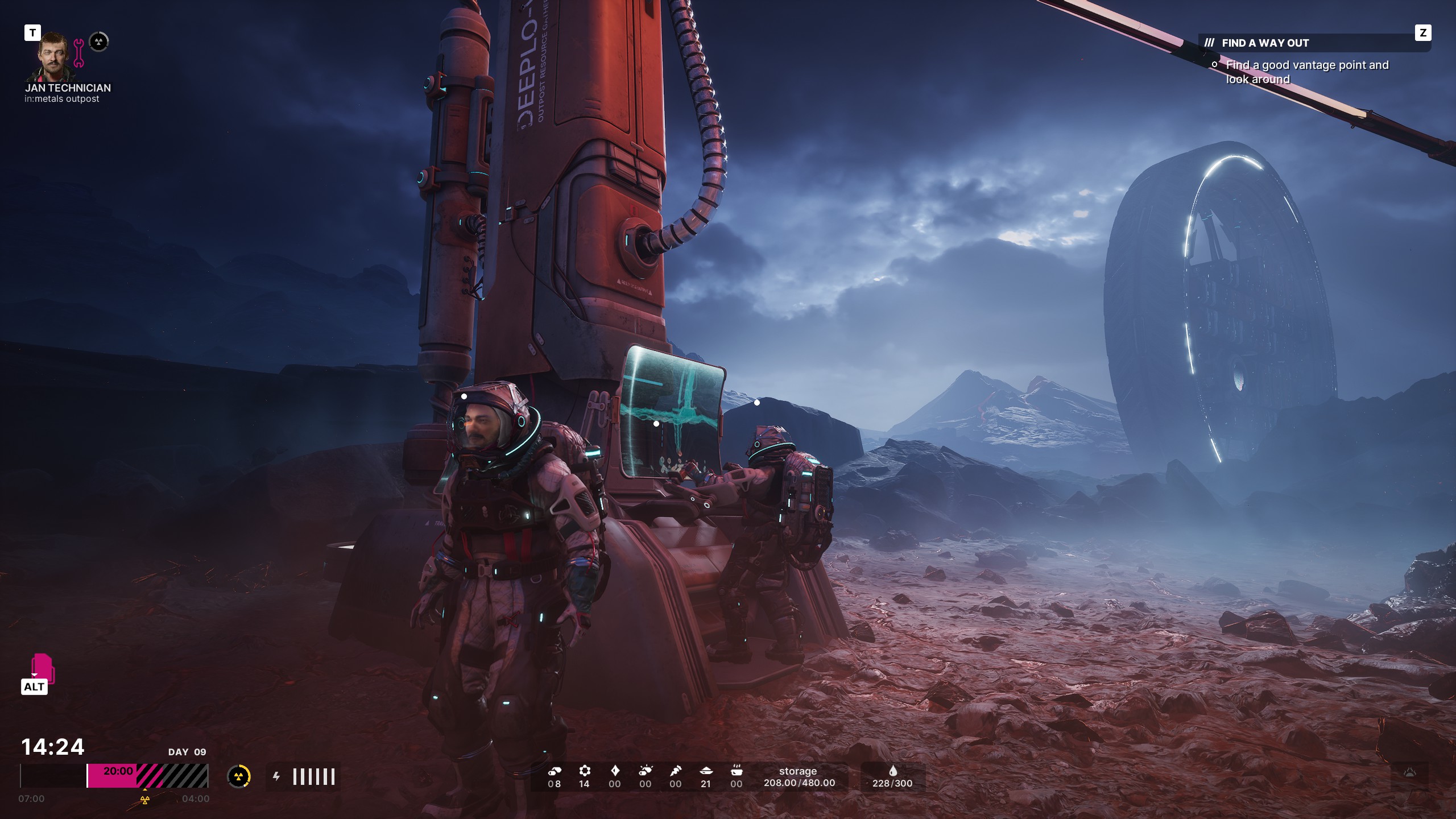Click the water droplet reserve icon
Image resolution: width=1456 pixels, height=819 pixels.
click(892, 771)
